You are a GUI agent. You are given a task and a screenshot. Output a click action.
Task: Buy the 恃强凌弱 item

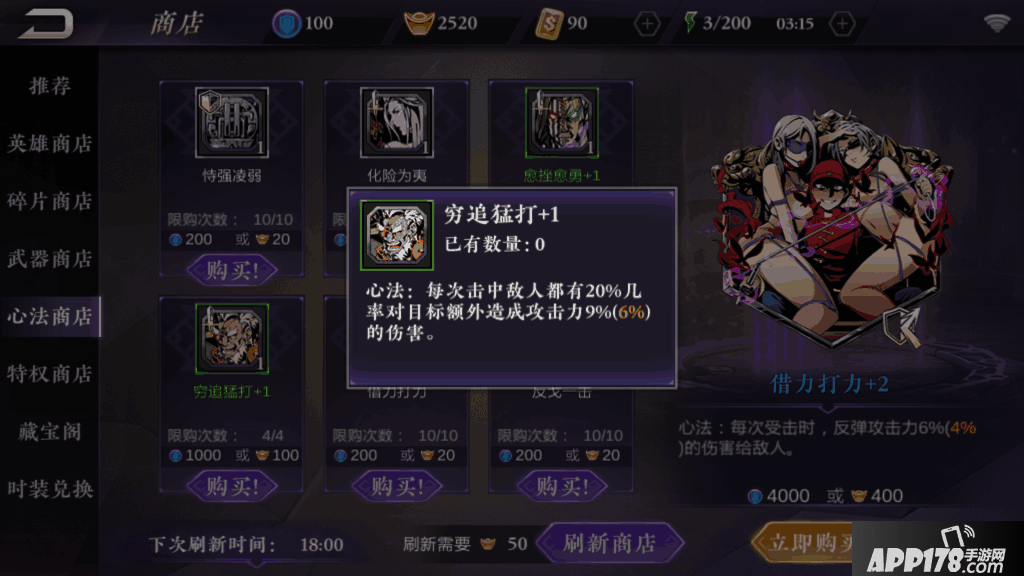pos(231,270)
